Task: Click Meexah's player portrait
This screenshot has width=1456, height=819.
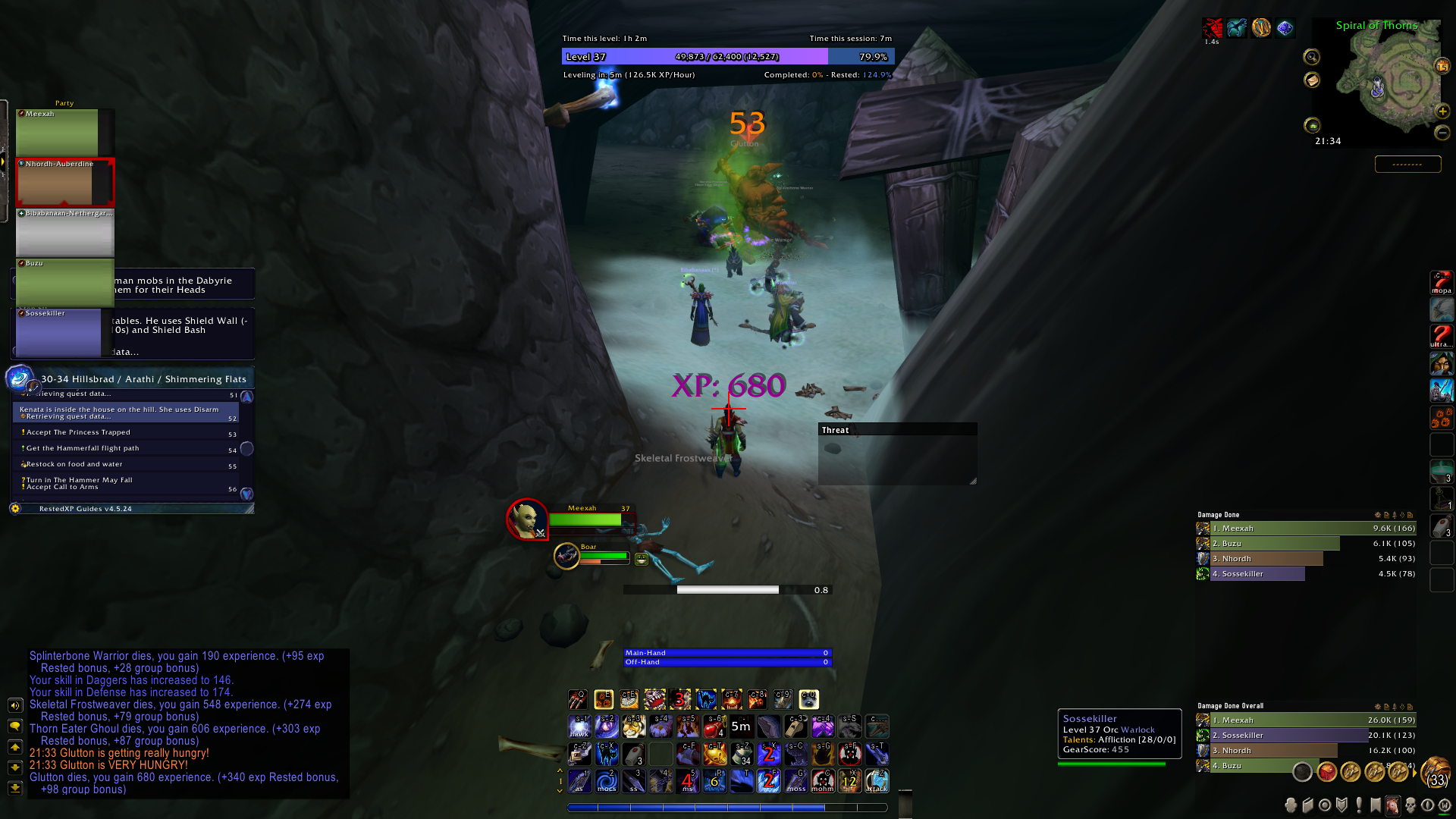Action: click(x=526, y=519)
